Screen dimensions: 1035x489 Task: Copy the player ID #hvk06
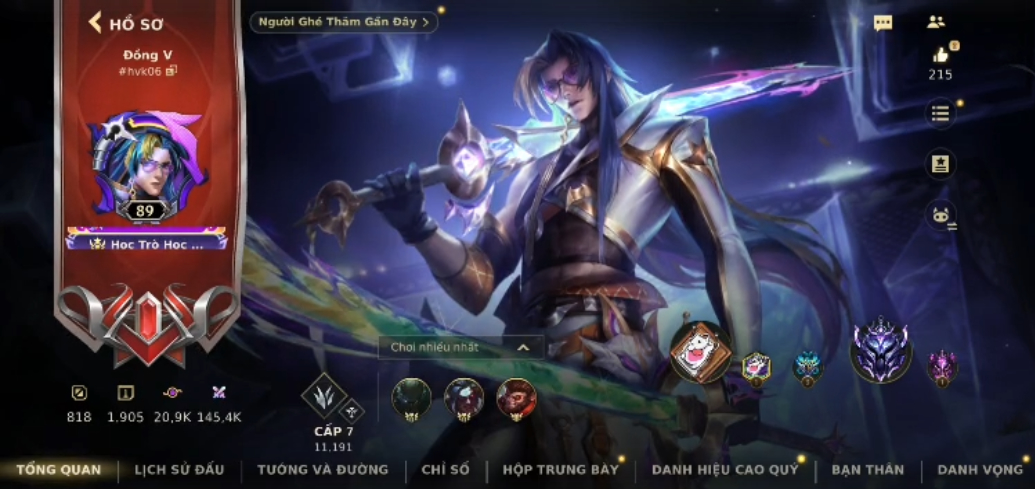(x=171, y=71)
